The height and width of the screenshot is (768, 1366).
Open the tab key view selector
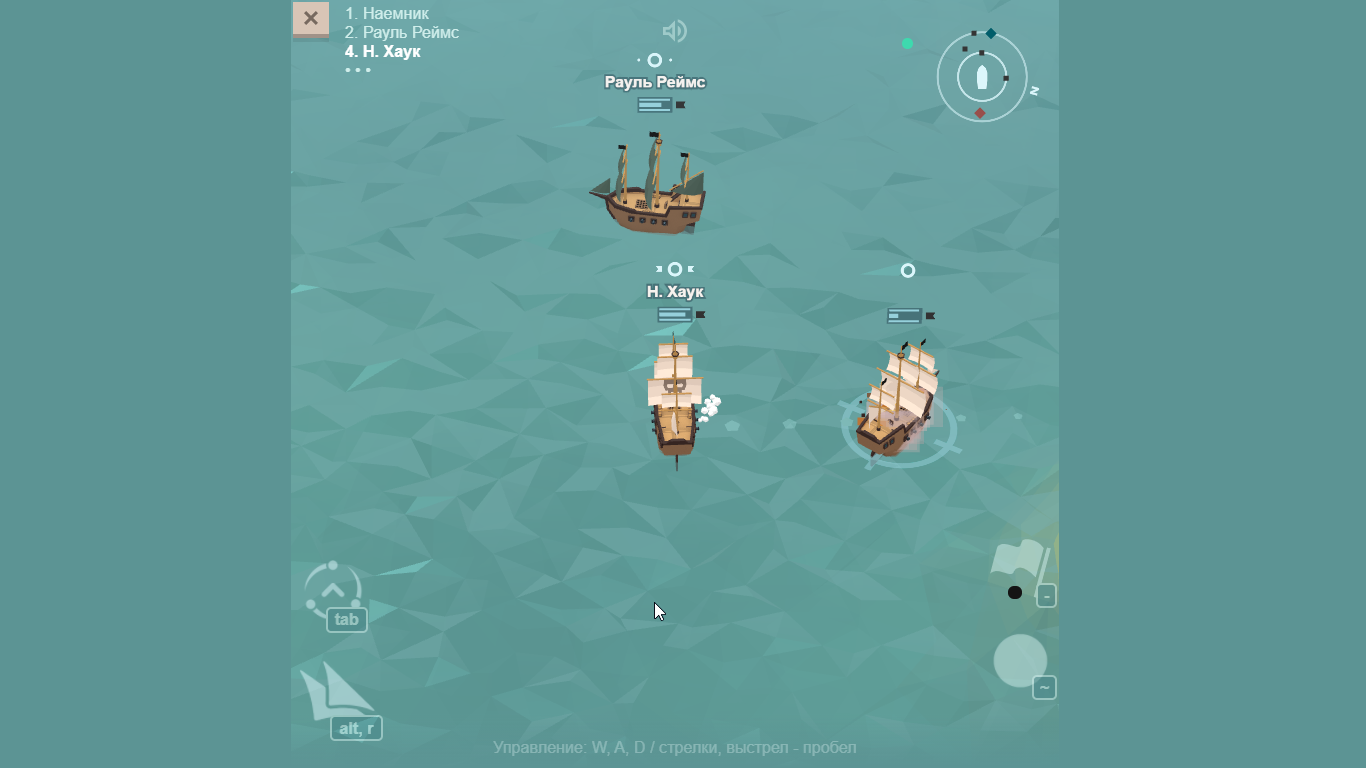[x=347, y=619]
